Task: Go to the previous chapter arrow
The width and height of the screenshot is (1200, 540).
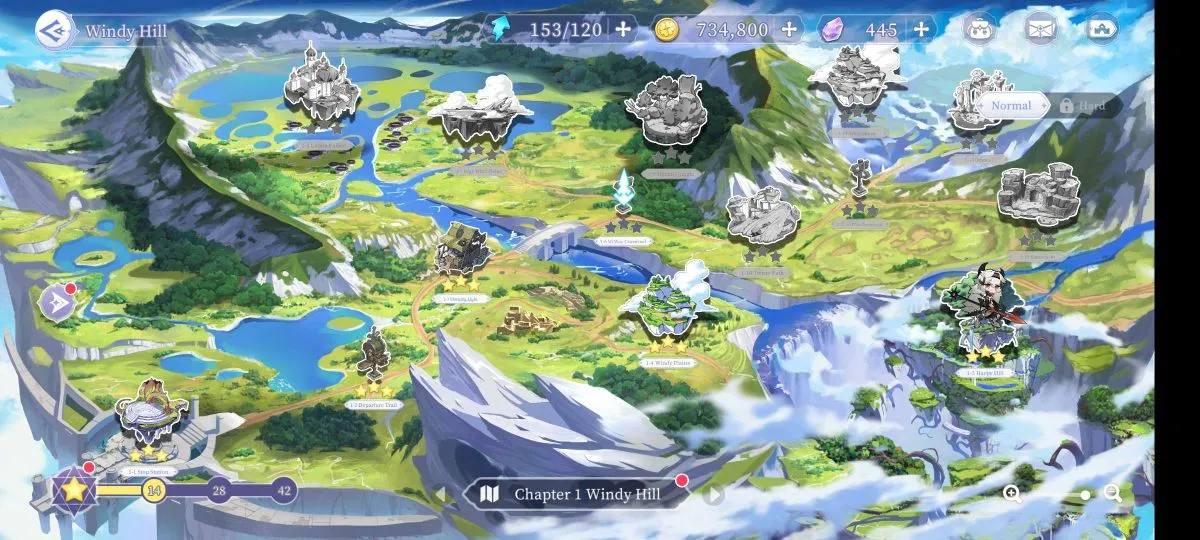Action: [x=439, y=494]
